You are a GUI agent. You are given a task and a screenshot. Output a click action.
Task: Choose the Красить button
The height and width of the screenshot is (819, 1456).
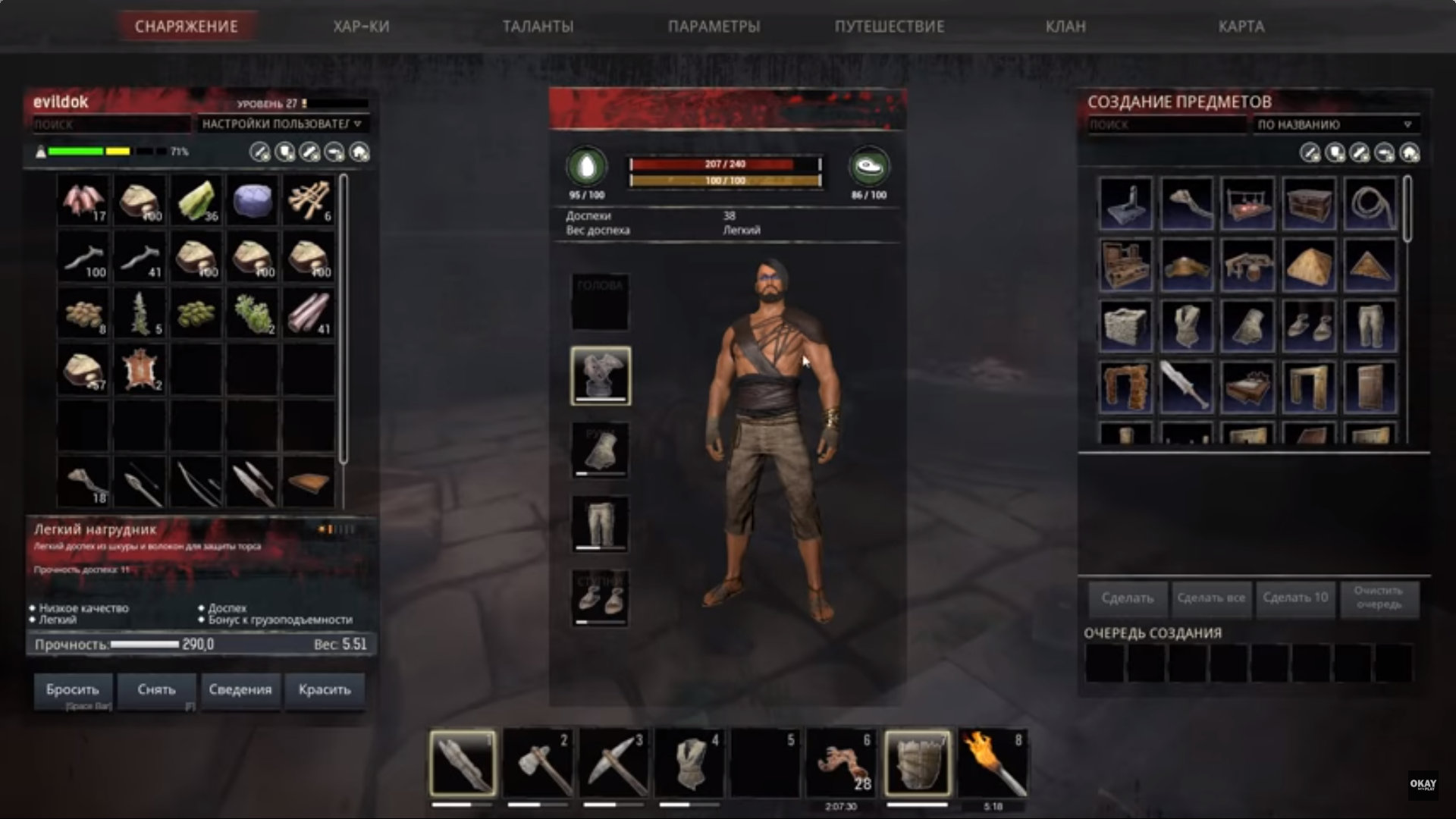(325, 689)
